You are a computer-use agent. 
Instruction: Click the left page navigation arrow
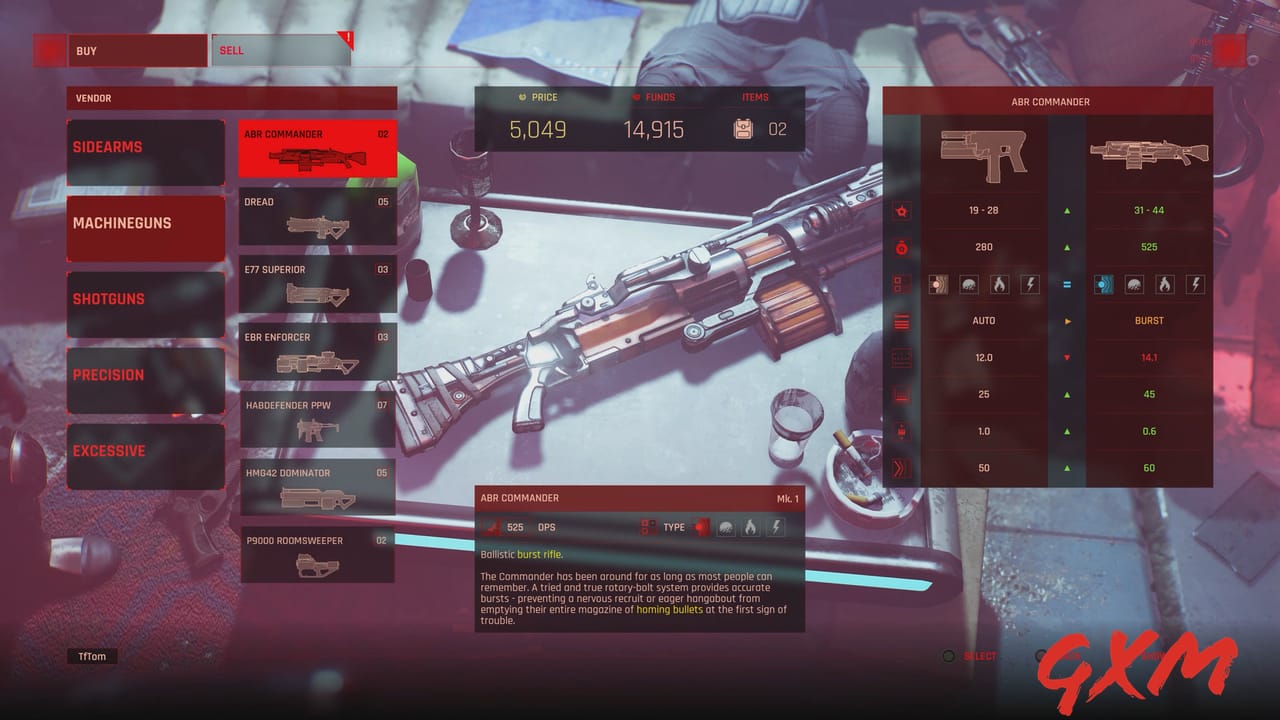[49, 50]
